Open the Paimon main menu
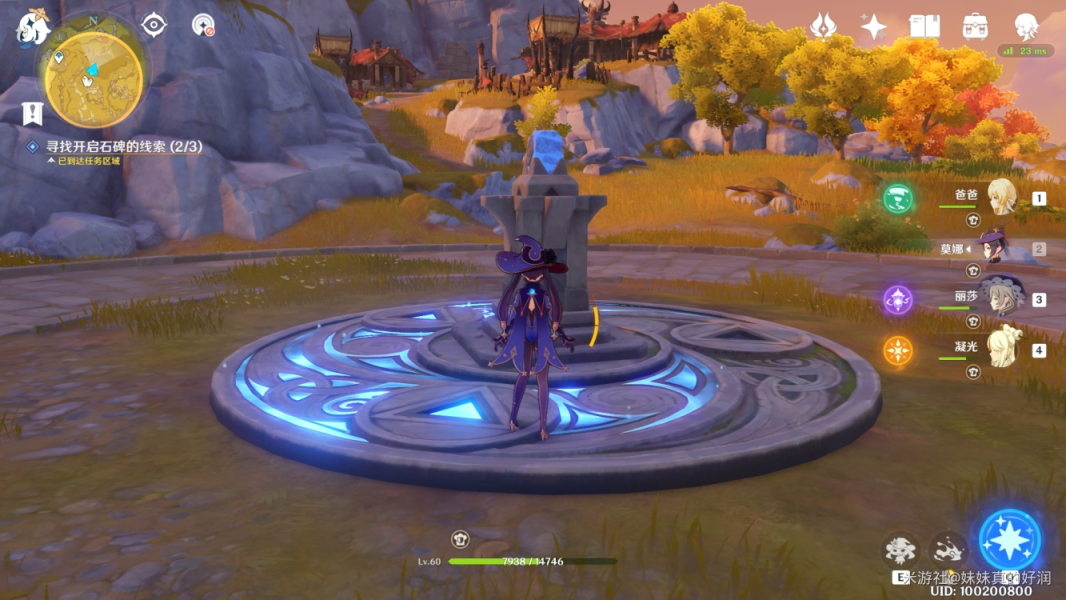This screenshot has width=1066, height=600. coord(32,29)
